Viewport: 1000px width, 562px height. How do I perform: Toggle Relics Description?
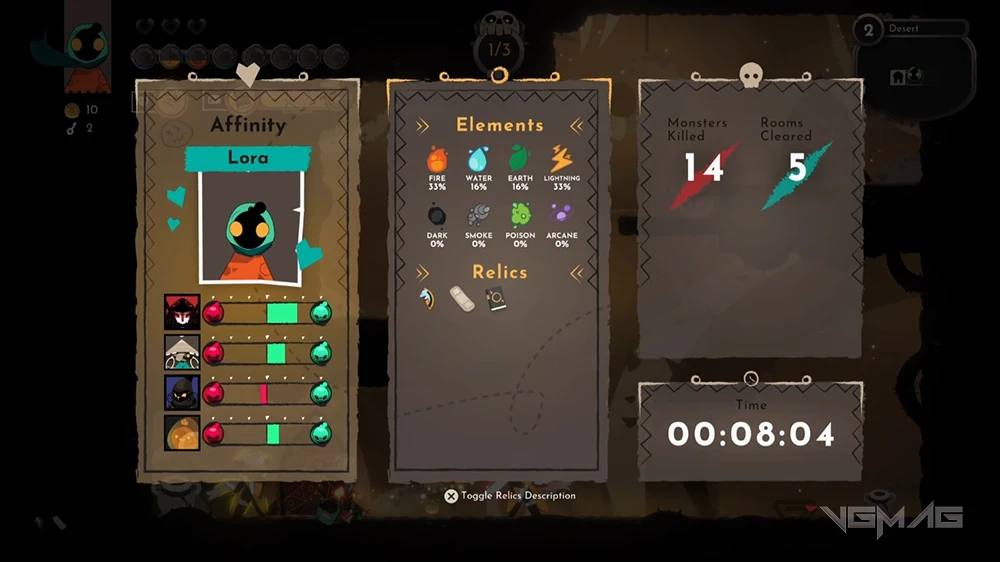[x=510, y=496]
